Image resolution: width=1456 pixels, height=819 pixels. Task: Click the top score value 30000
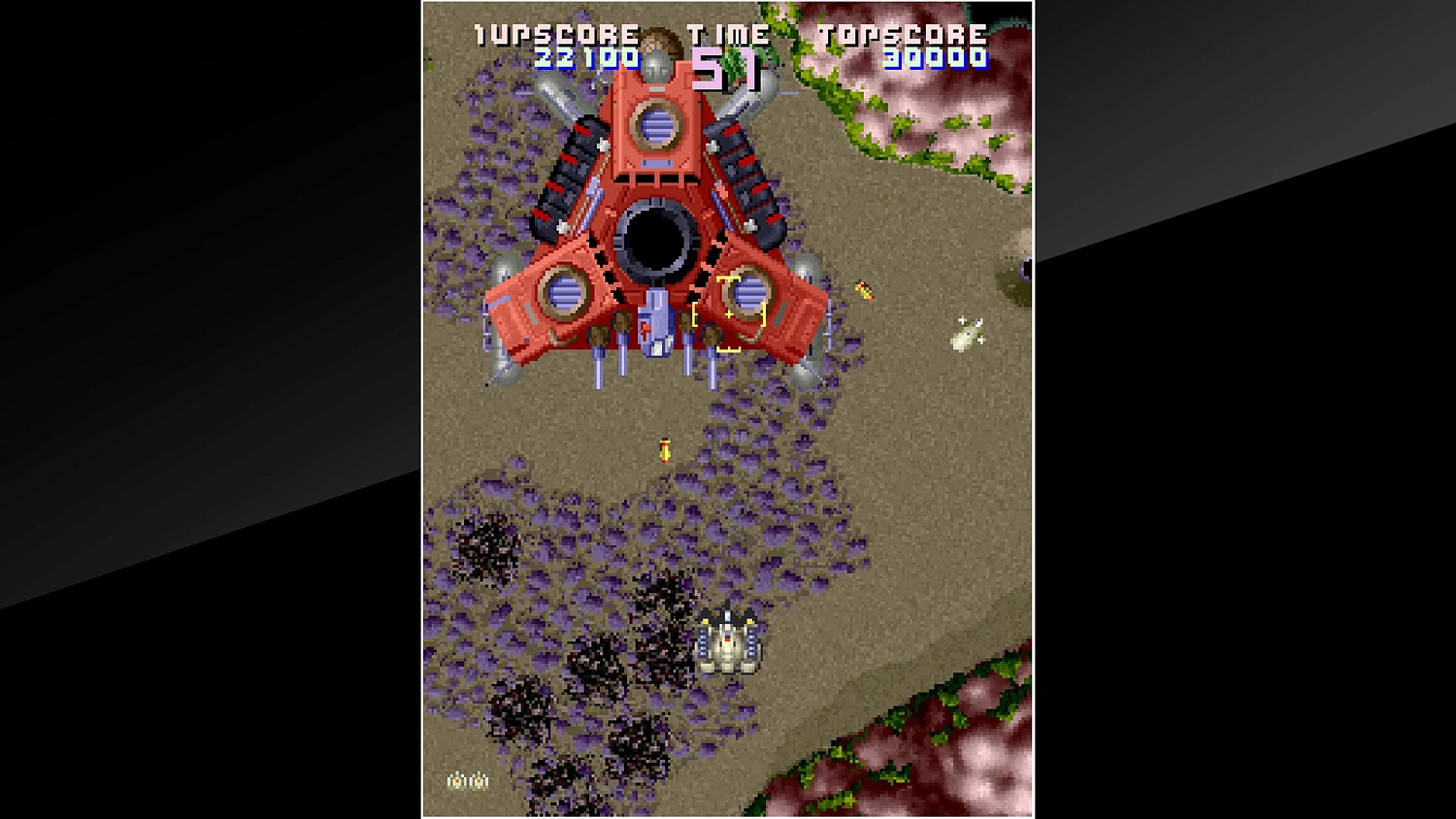pyautogui.click(x=935, y=60)
